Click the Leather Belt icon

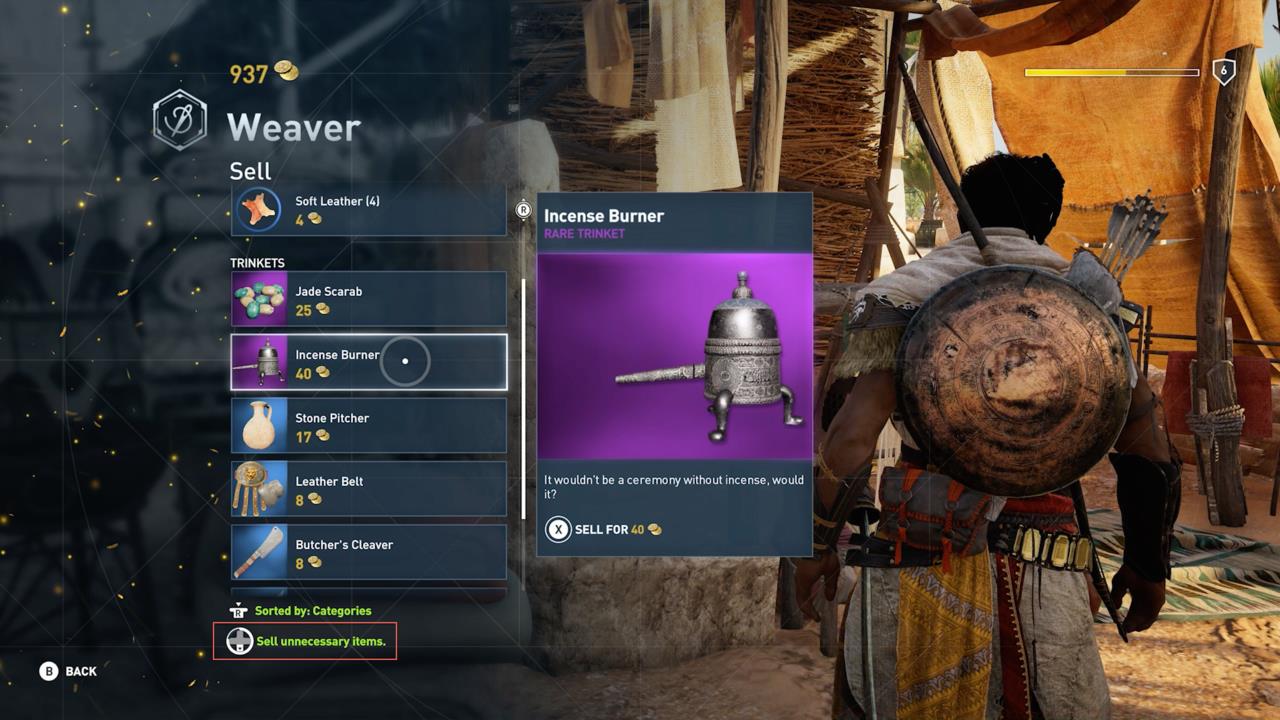tap(259, 489)
